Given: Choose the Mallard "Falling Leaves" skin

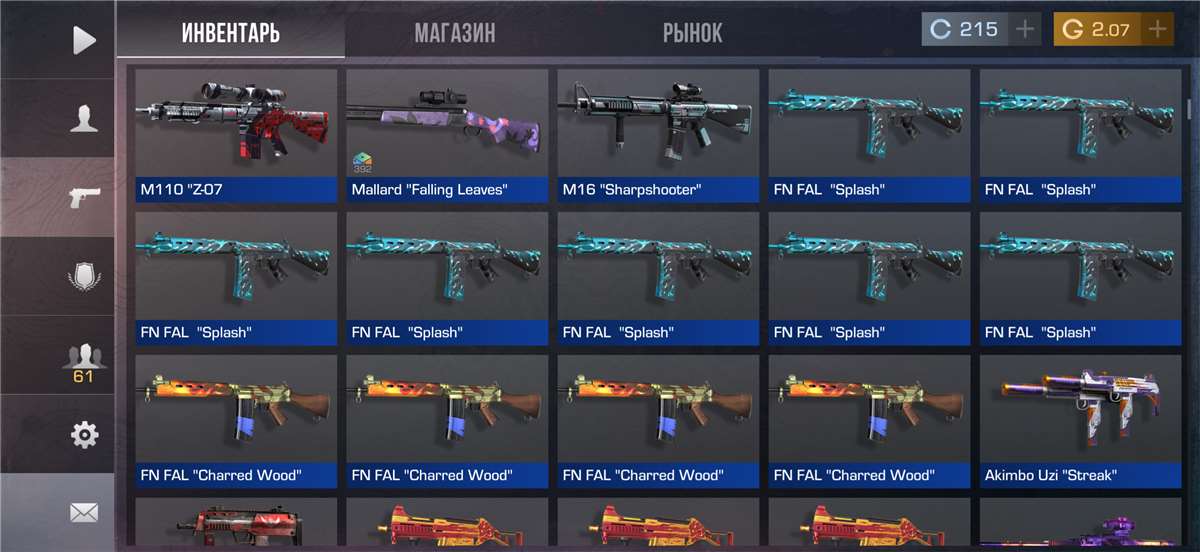Looking at the screenshot, I should (447, 135).
